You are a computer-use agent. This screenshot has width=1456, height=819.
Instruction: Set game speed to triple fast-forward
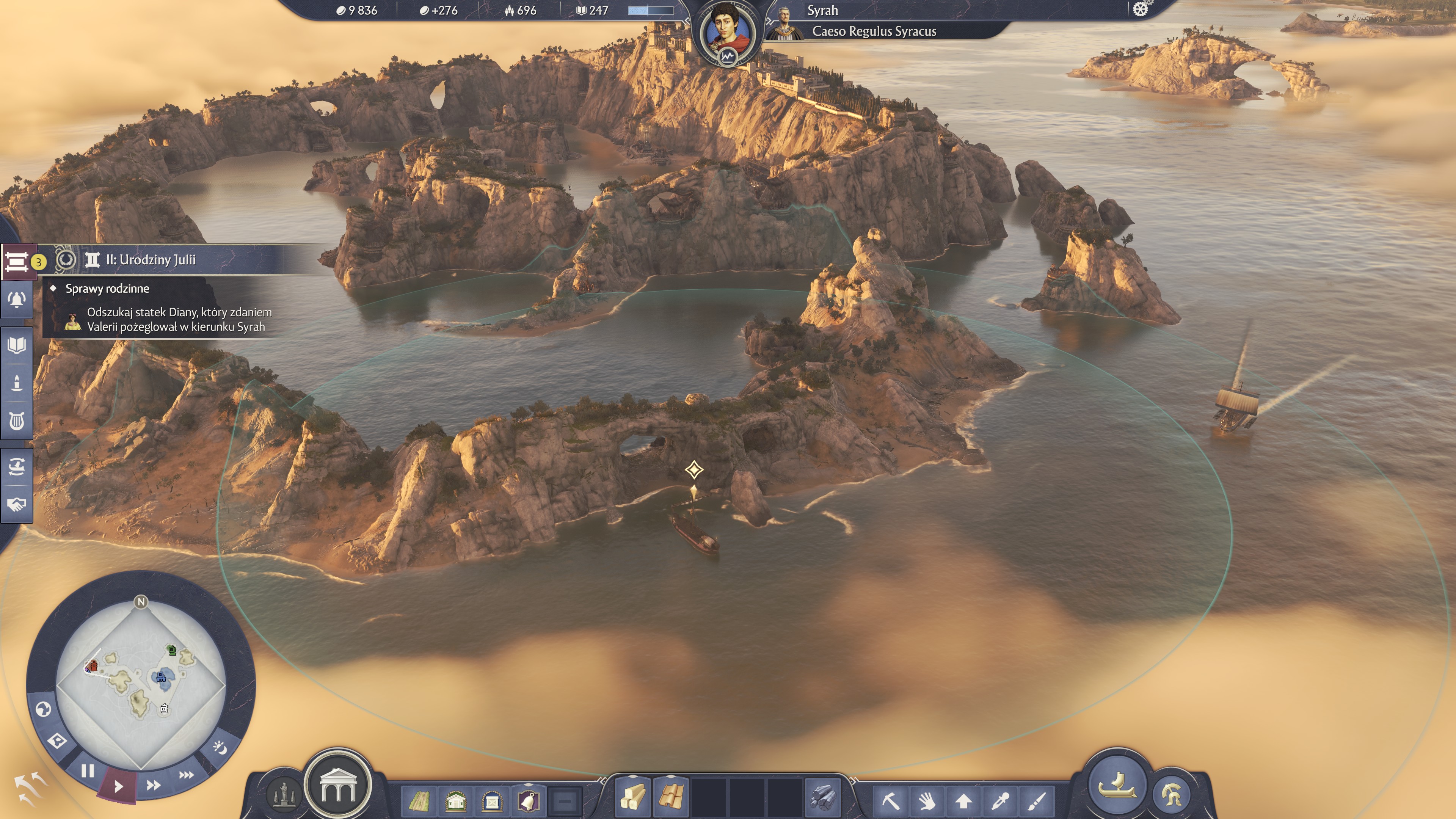(187, 775)
